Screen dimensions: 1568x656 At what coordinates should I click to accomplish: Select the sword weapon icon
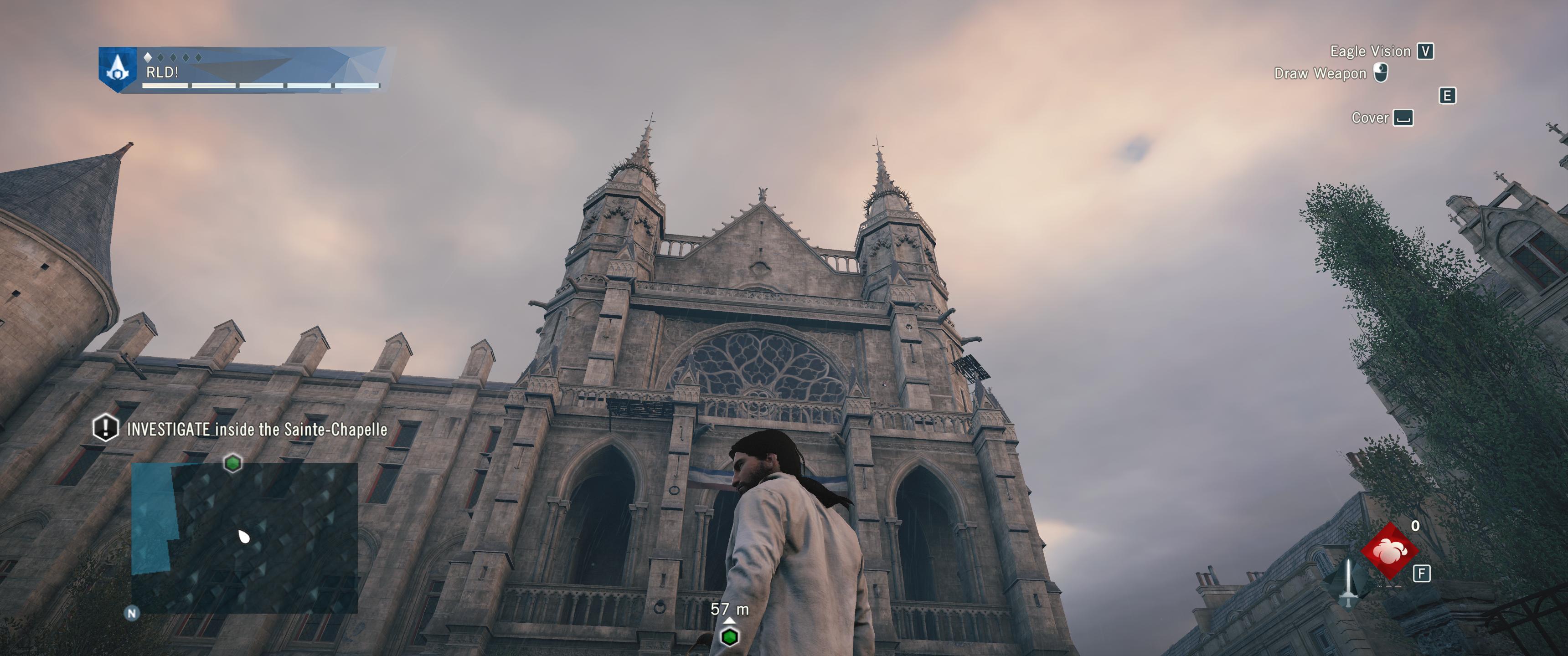[x=1349, y=582]
